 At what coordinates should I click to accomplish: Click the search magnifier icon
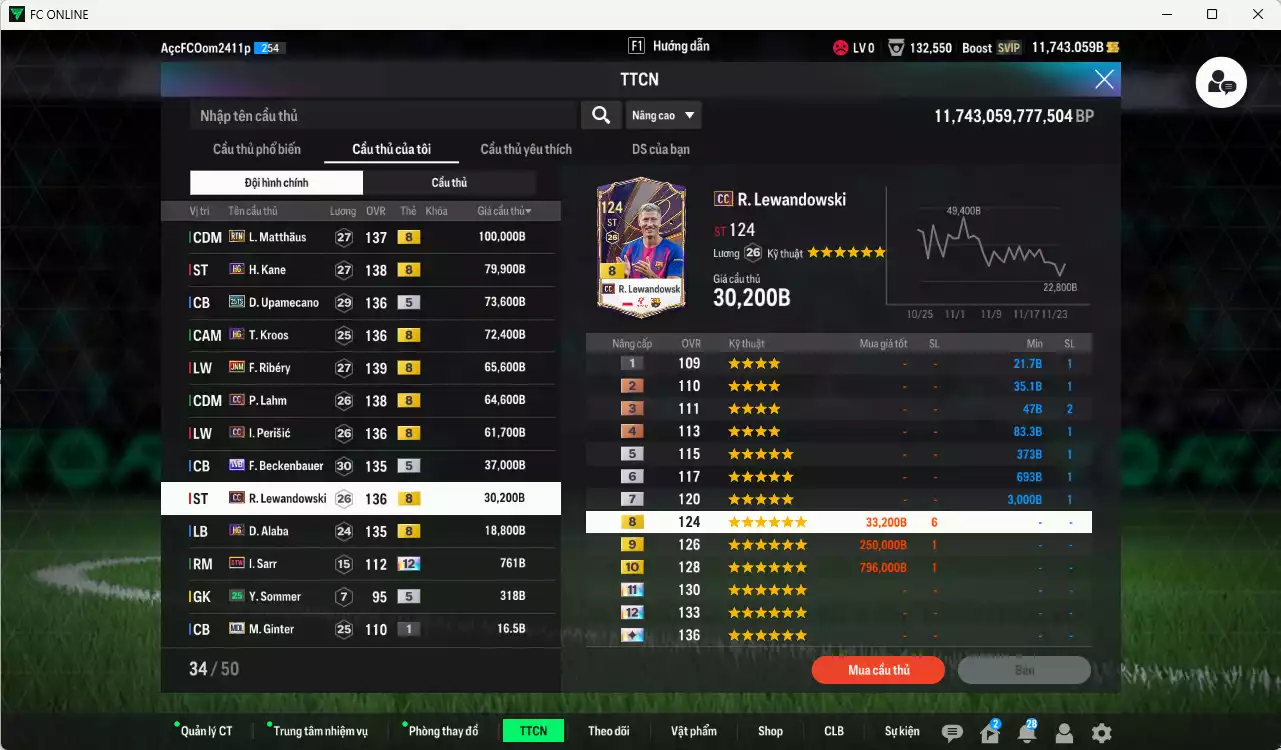pyautogui.click(x=600, y=115)
